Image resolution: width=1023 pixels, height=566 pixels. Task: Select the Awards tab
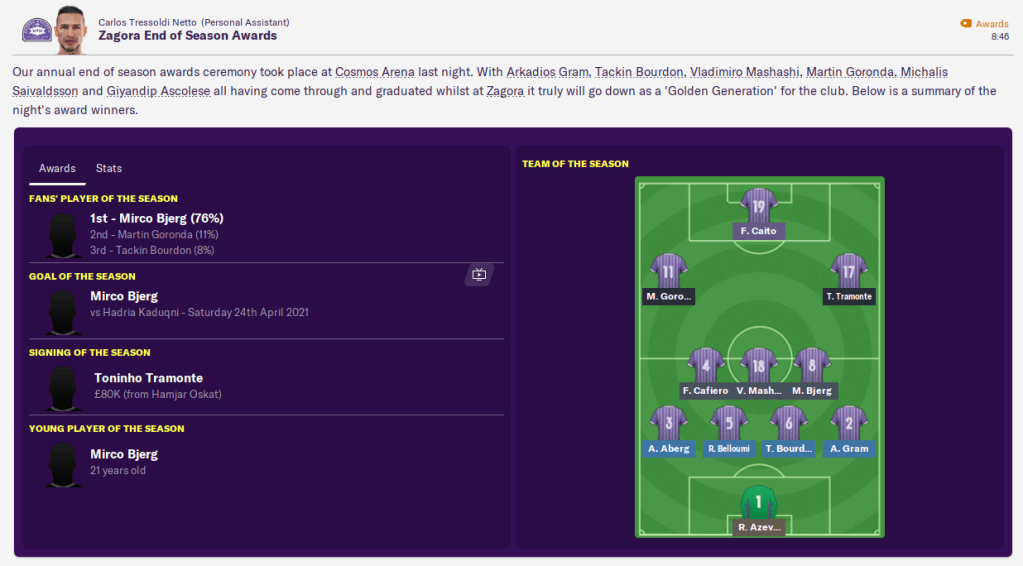[x=57, y=168]
